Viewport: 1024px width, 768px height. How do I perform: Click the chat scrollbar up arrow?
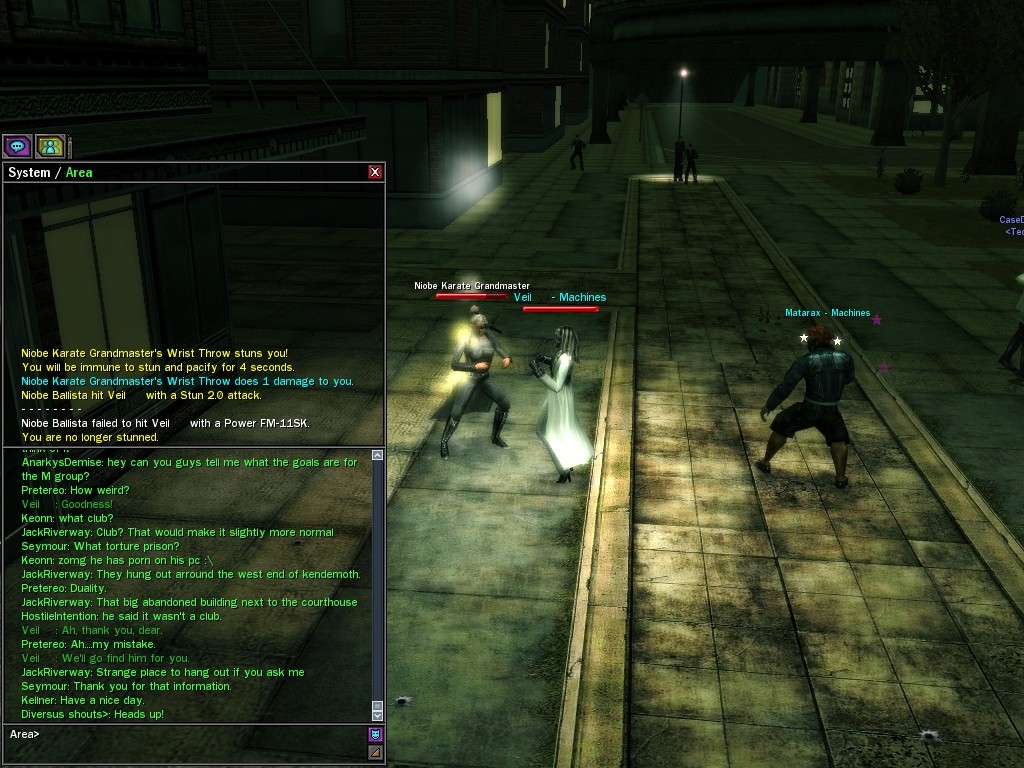(x=377, y=455)
